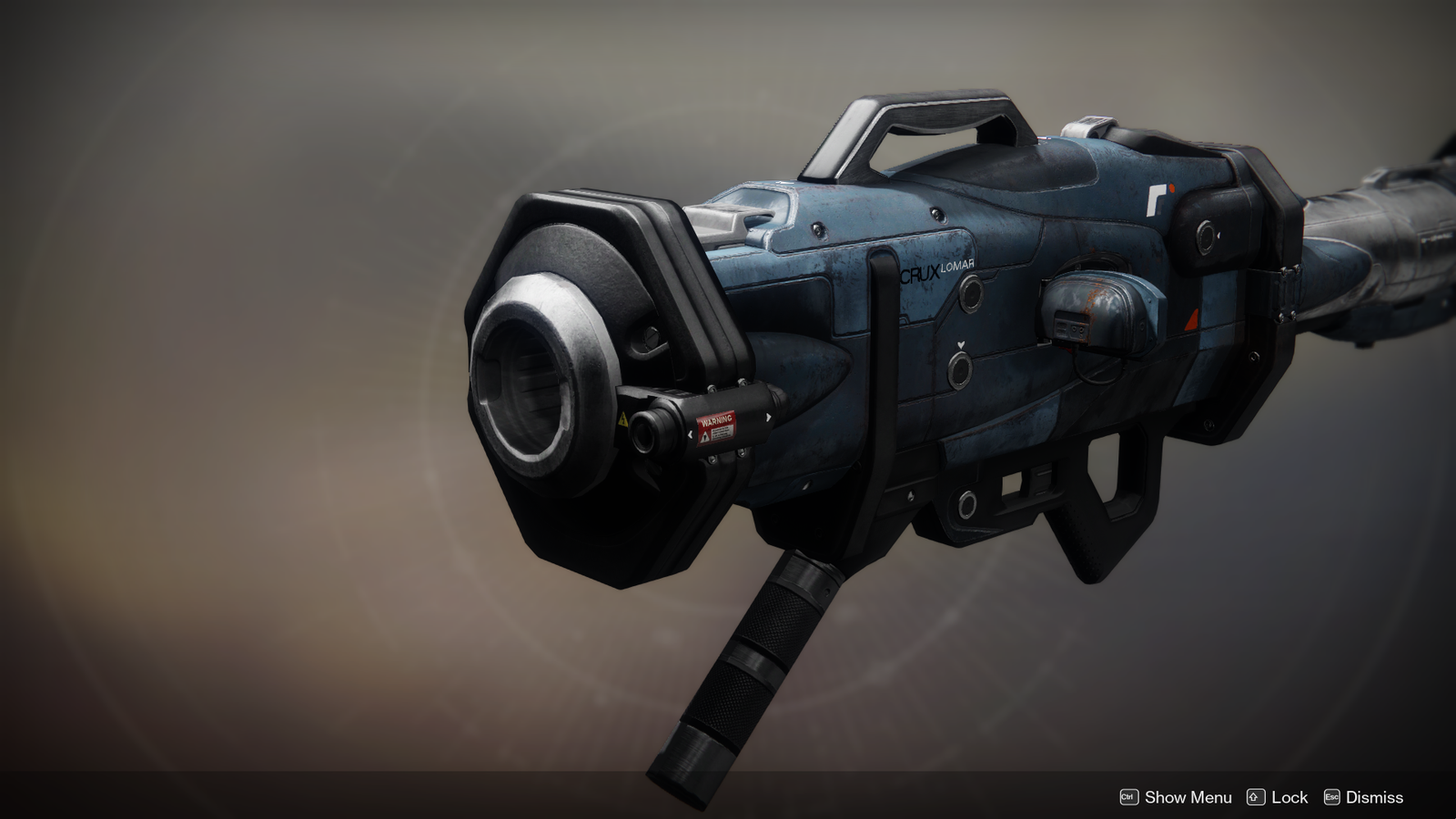This screenshot has height=819, width=1456.
Task: Expand the inspection menu via Show Menu prompt
Action: [1188, 797]
